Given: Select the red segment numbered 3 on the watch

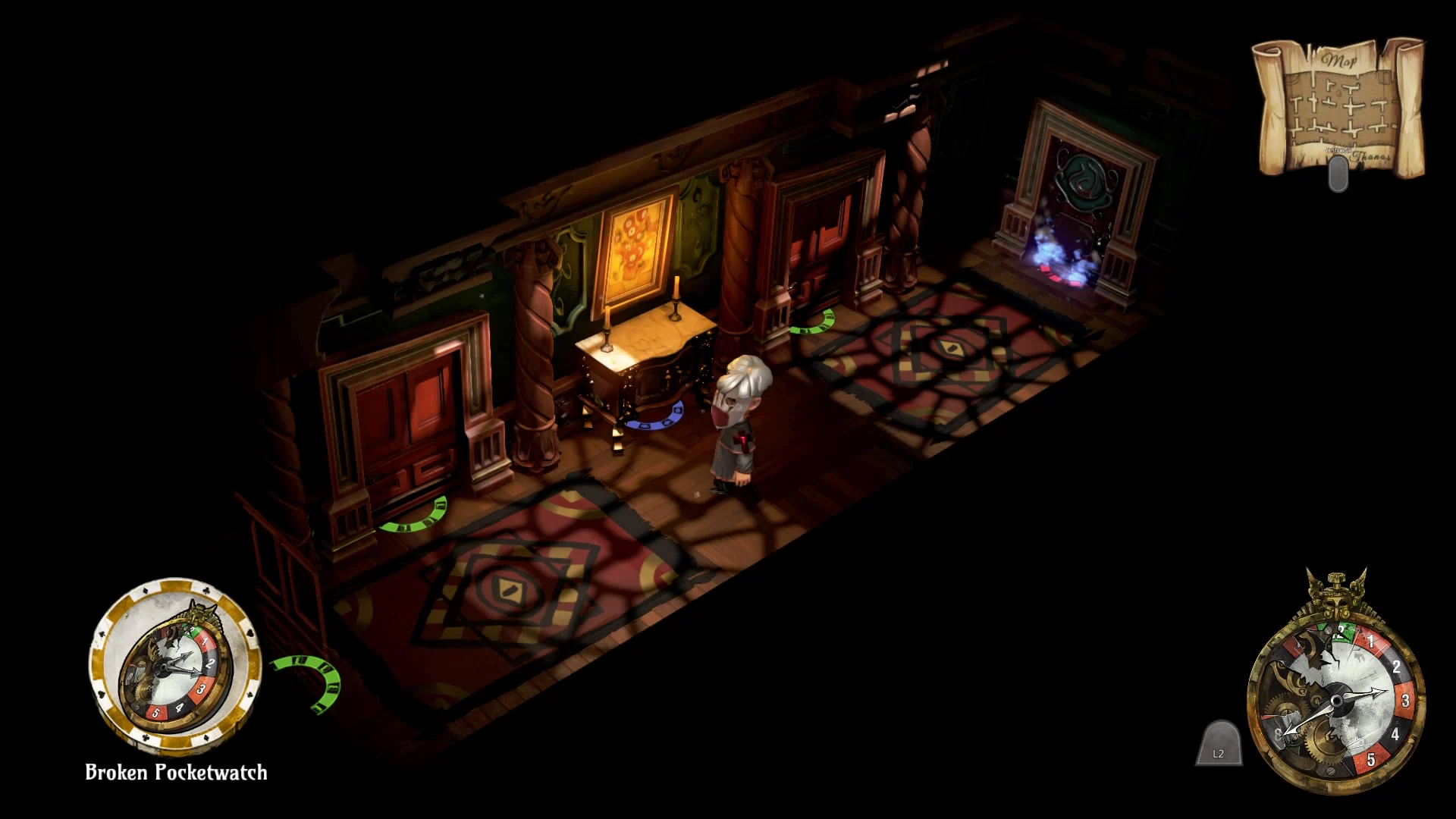Looking at the screenshot, I should click(1405, 700).
